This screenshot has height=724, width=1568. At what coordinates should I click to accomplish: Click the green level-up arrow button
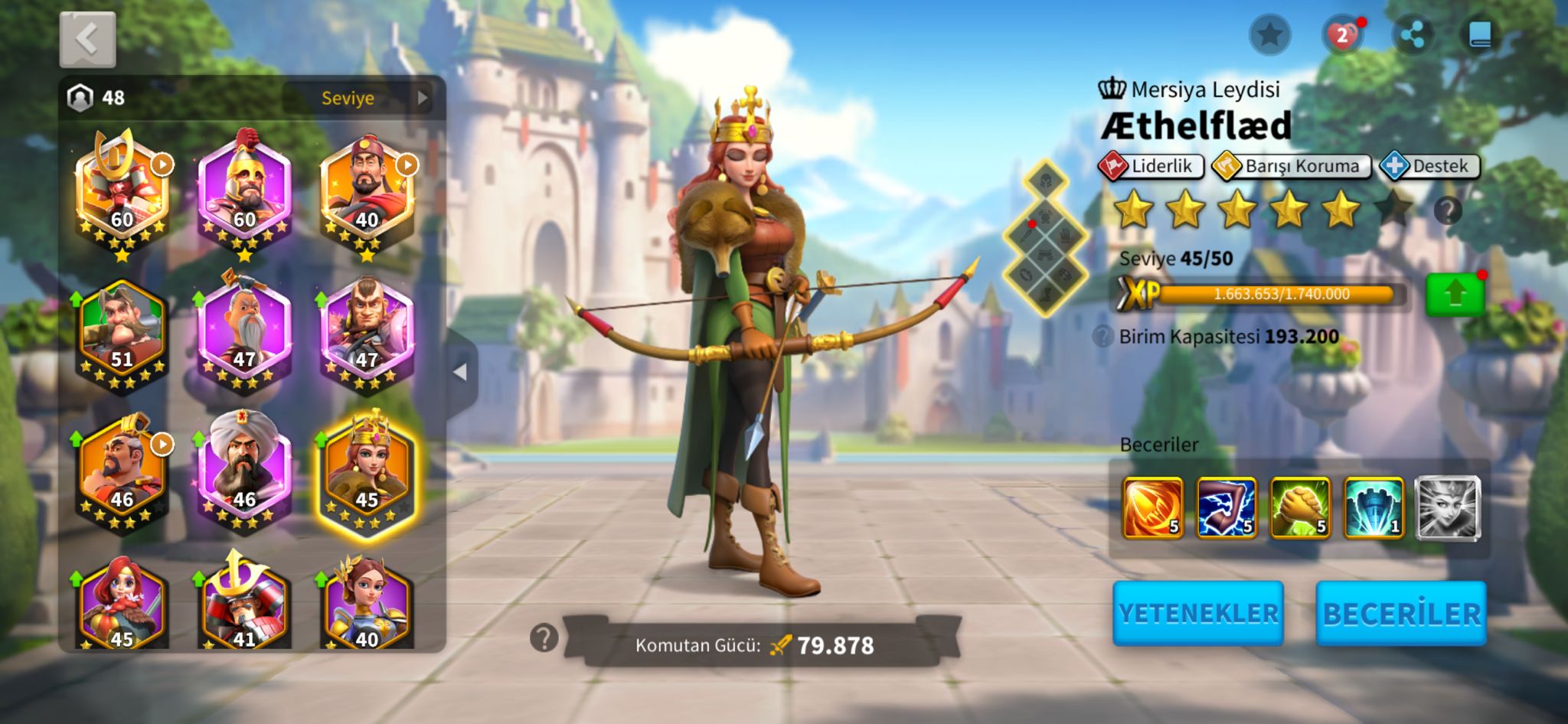1455,295
